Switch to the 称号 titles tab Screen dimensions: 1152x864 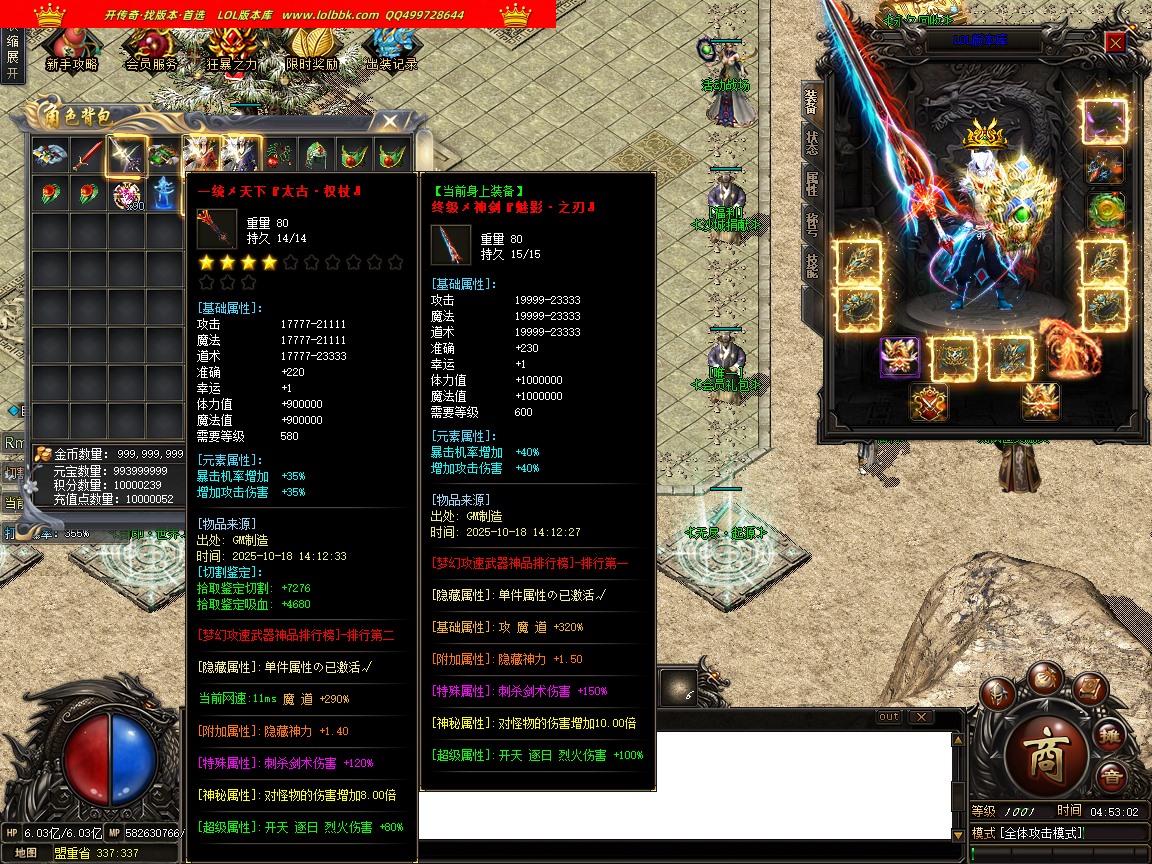point(811,223)
